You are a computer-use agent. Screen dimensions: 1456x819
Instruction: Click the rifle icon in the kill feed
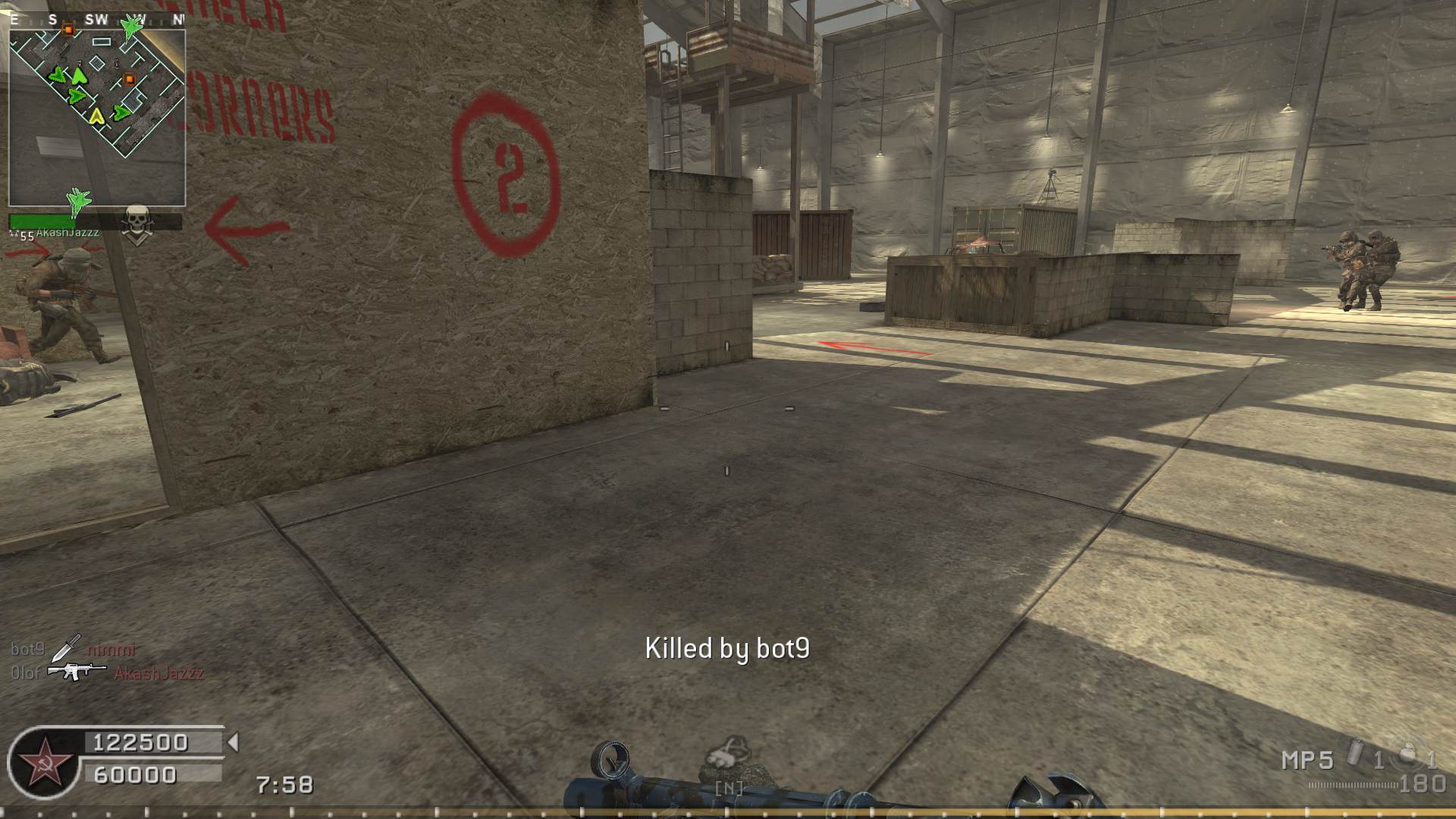[x=77, y=670]
